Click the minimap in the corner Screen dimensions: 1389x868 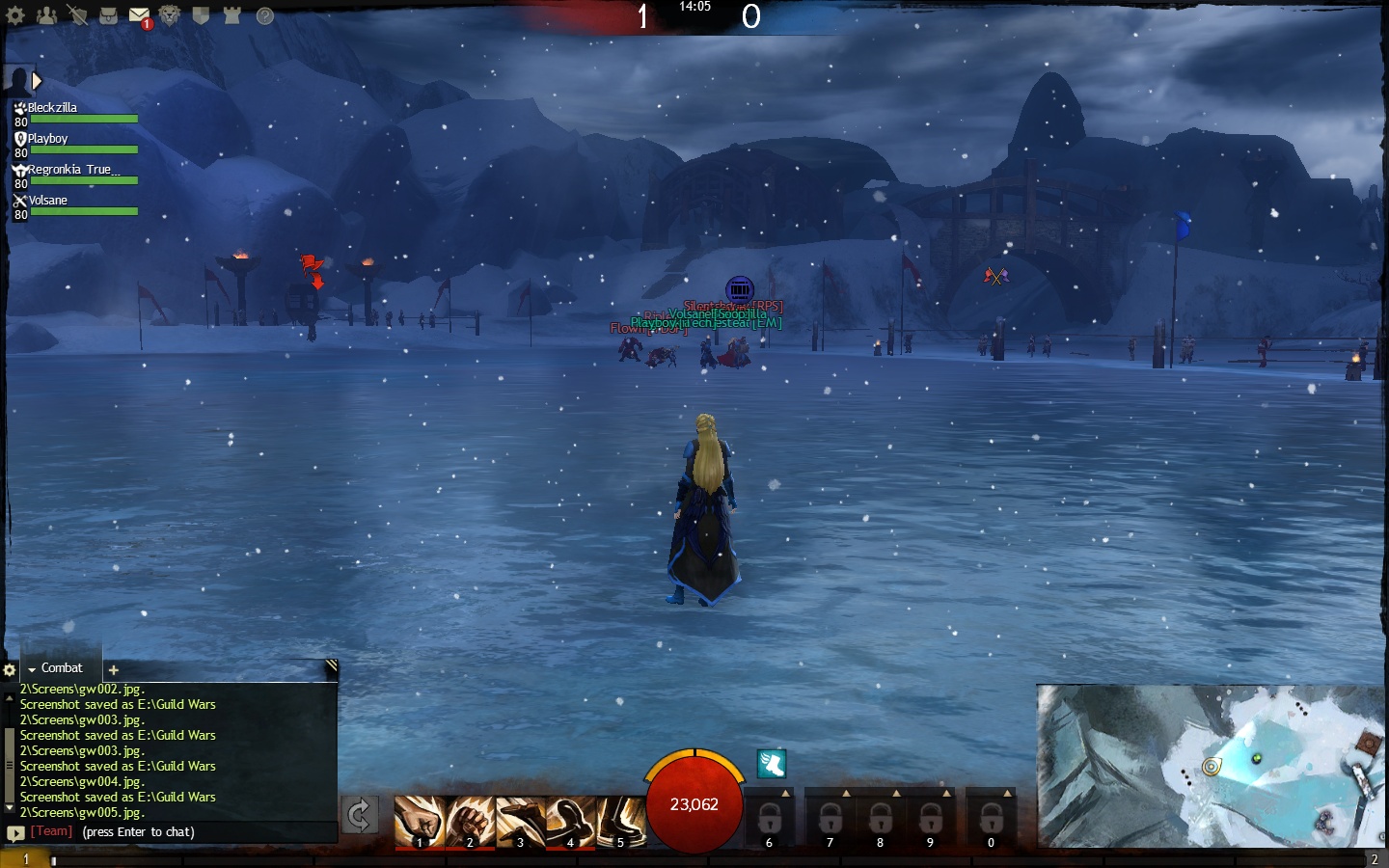pos(1211,766)
